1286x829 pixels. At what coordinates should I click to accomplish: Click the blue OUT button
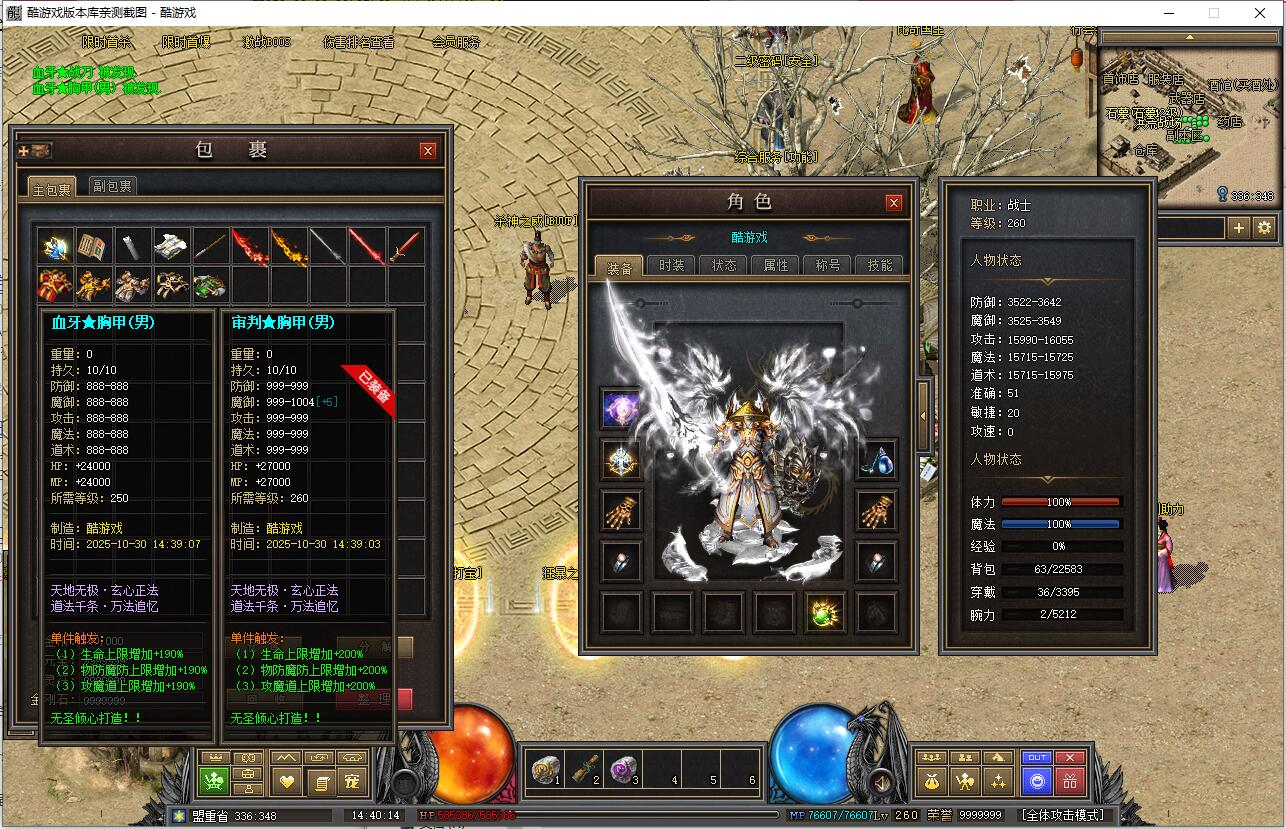click(1037, 758)
